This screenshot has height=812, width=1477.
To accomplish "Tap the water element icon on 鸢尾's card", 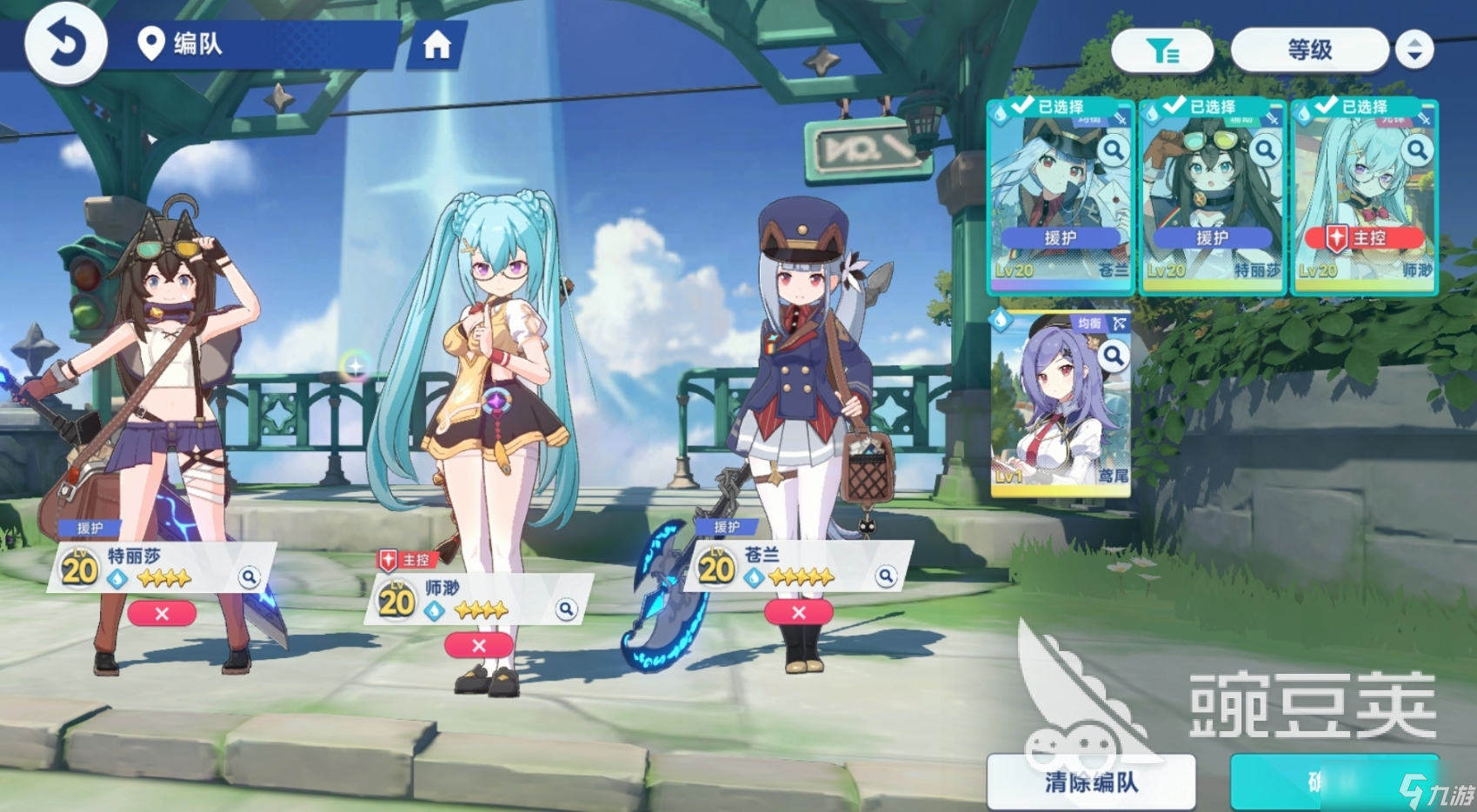I will [999, 319].
